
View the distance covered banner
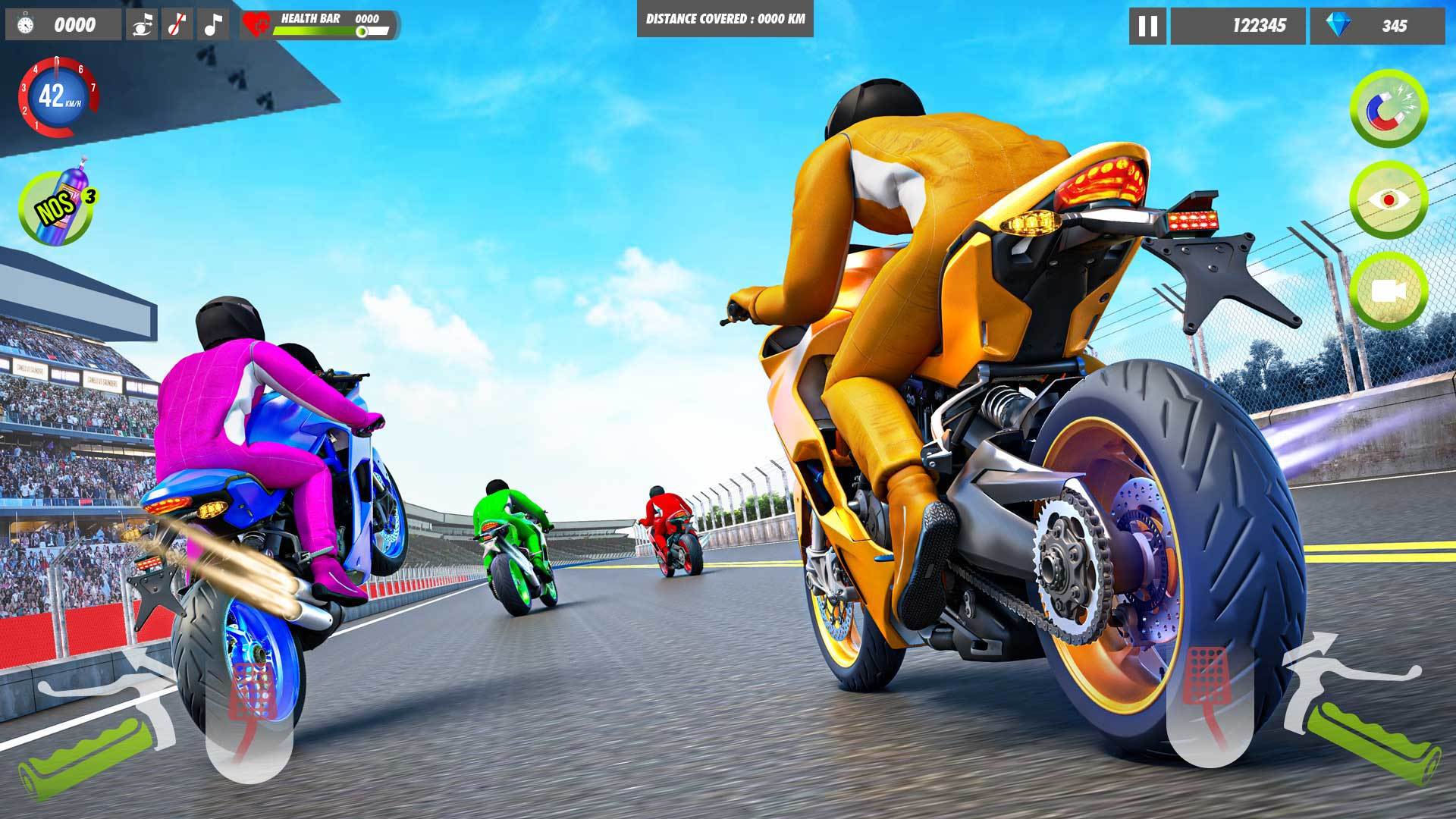click(724, 19)
